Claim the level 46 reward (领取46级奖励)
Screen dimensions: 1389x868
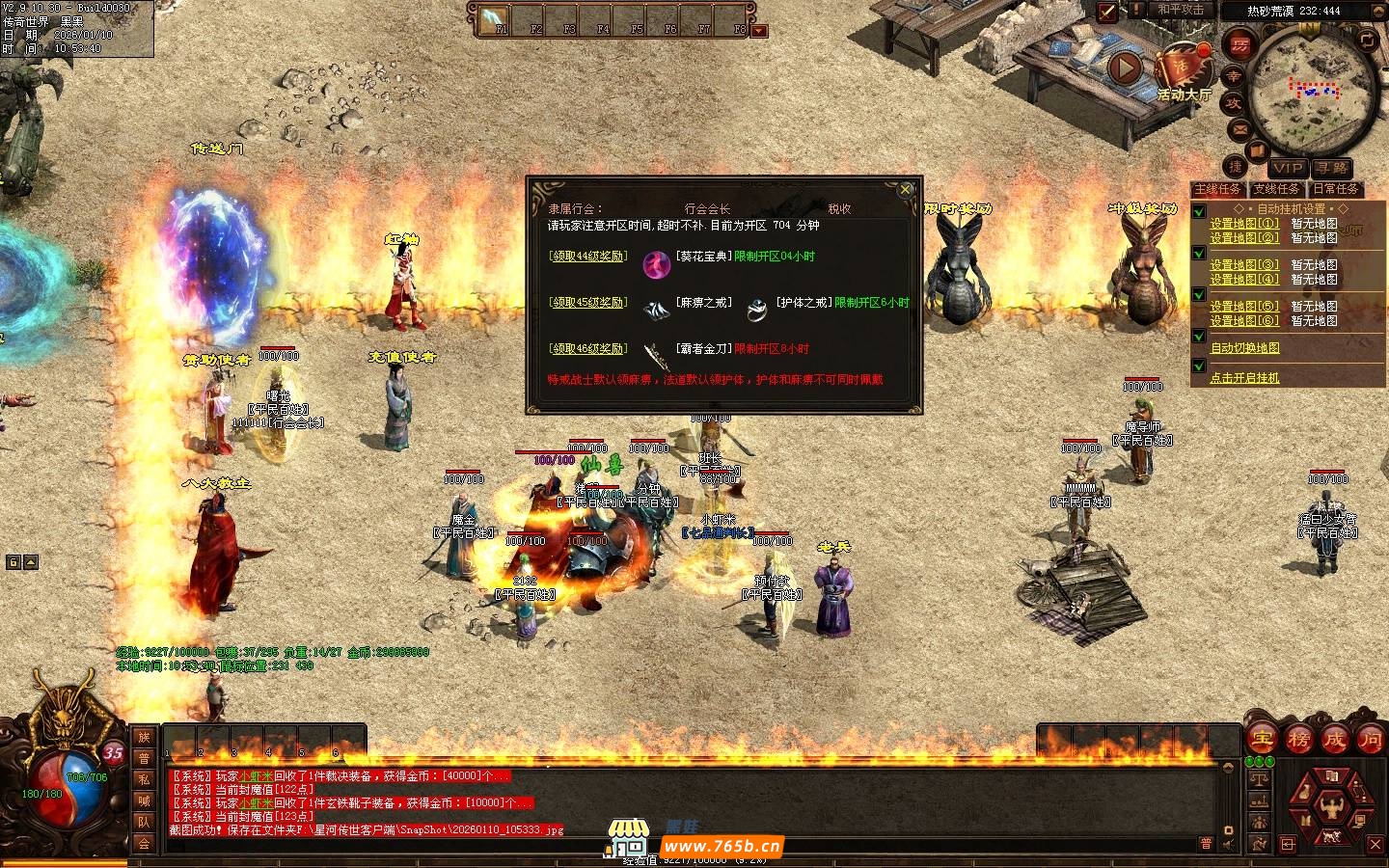(587, 349)
